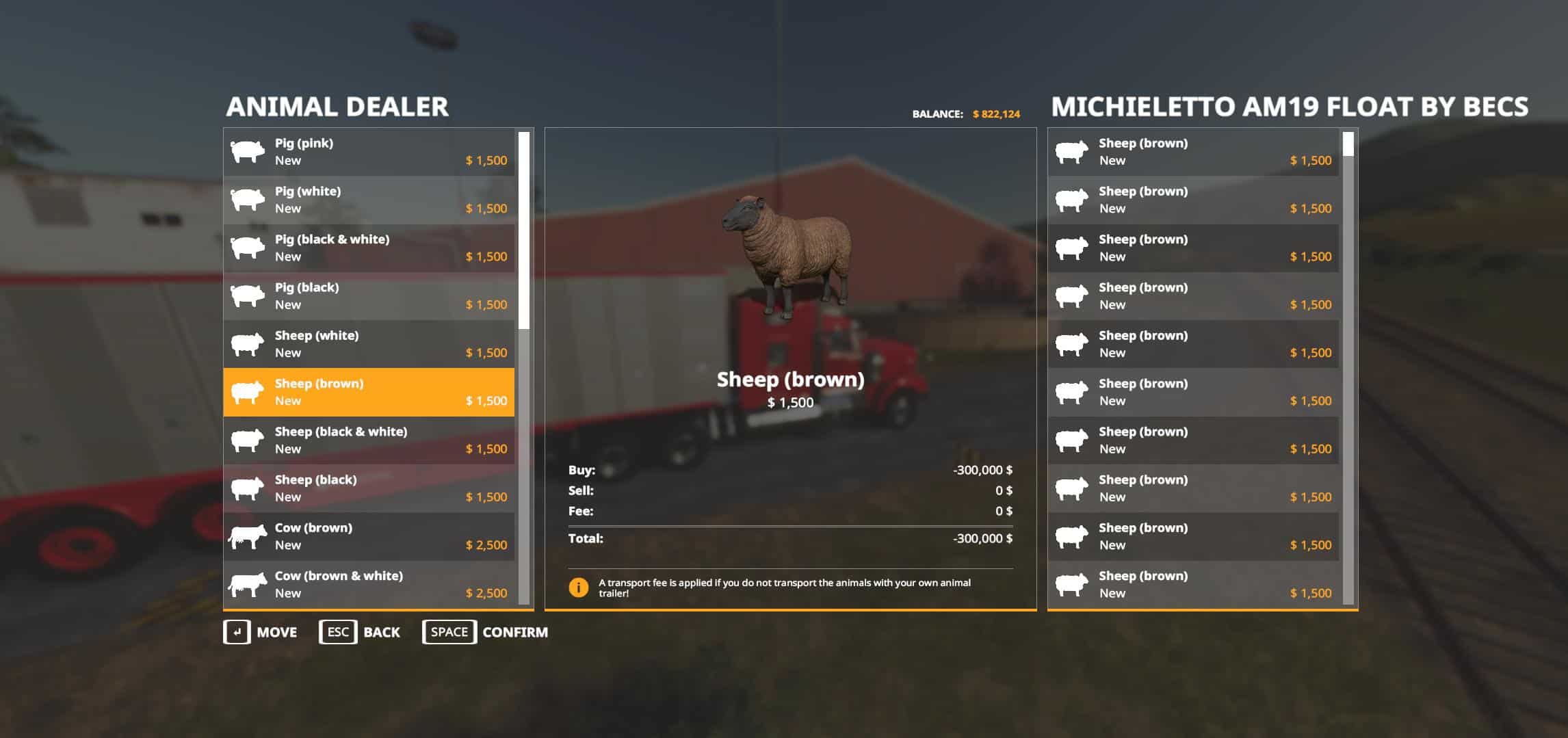1568x738 pixels.
Task: Select the Pig (black) listing
Action: (x=369, y=296)
